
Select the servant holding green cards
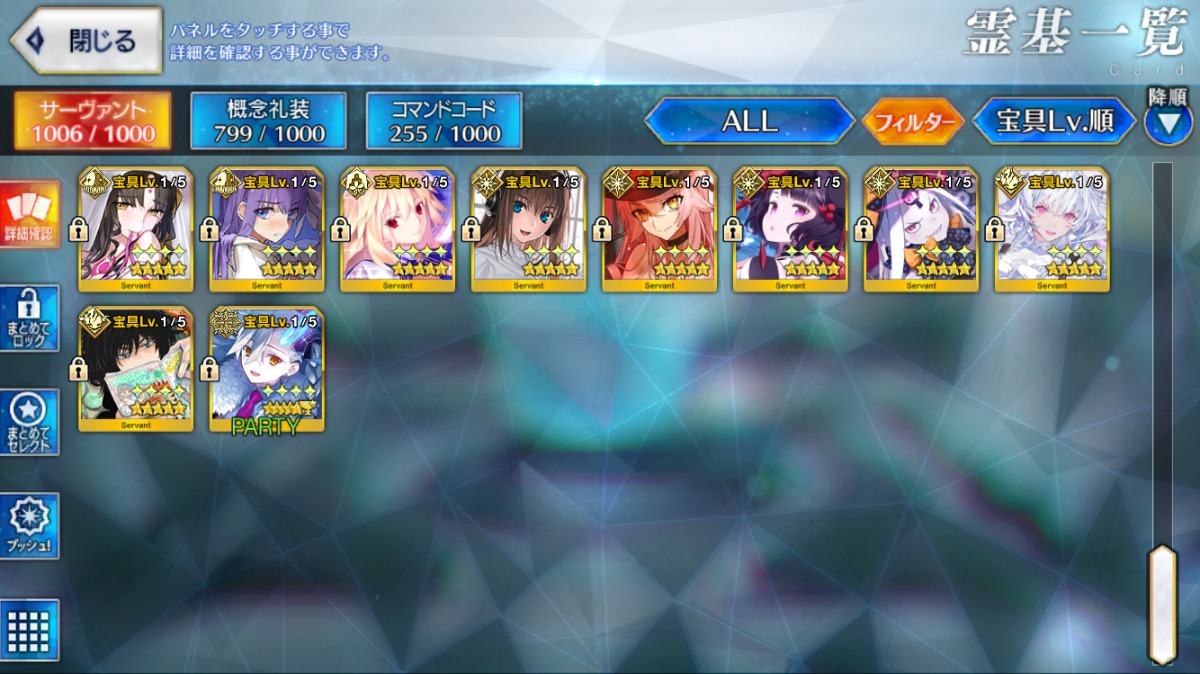tap(136, 369)
